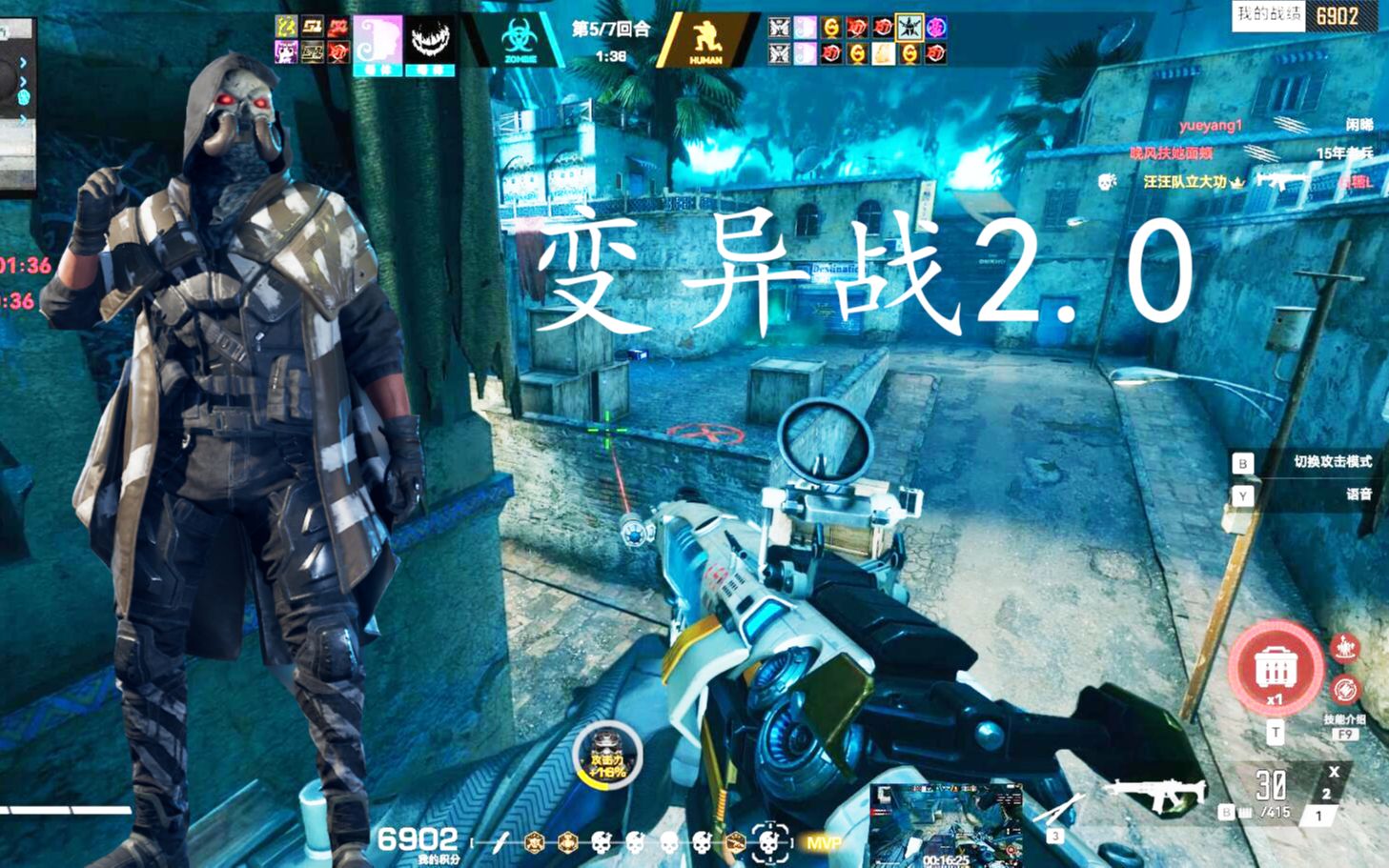Click the MVP skull target icon
Image resolution: width=1389 pixels, height=868 pixels.
(769, 842)
